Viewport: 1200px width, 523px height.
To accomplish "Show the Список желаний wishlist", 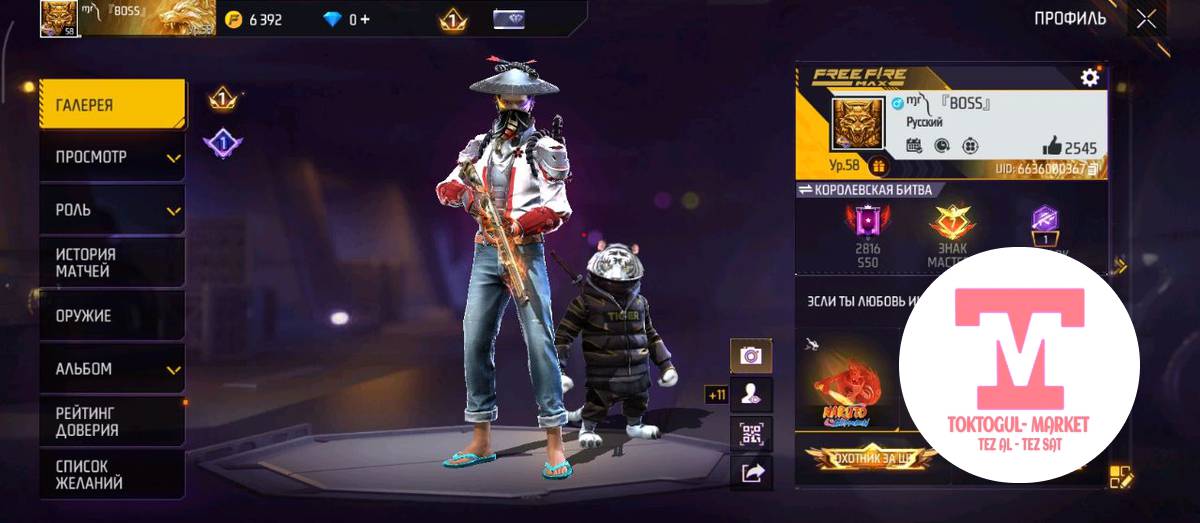I will (112, 474).
